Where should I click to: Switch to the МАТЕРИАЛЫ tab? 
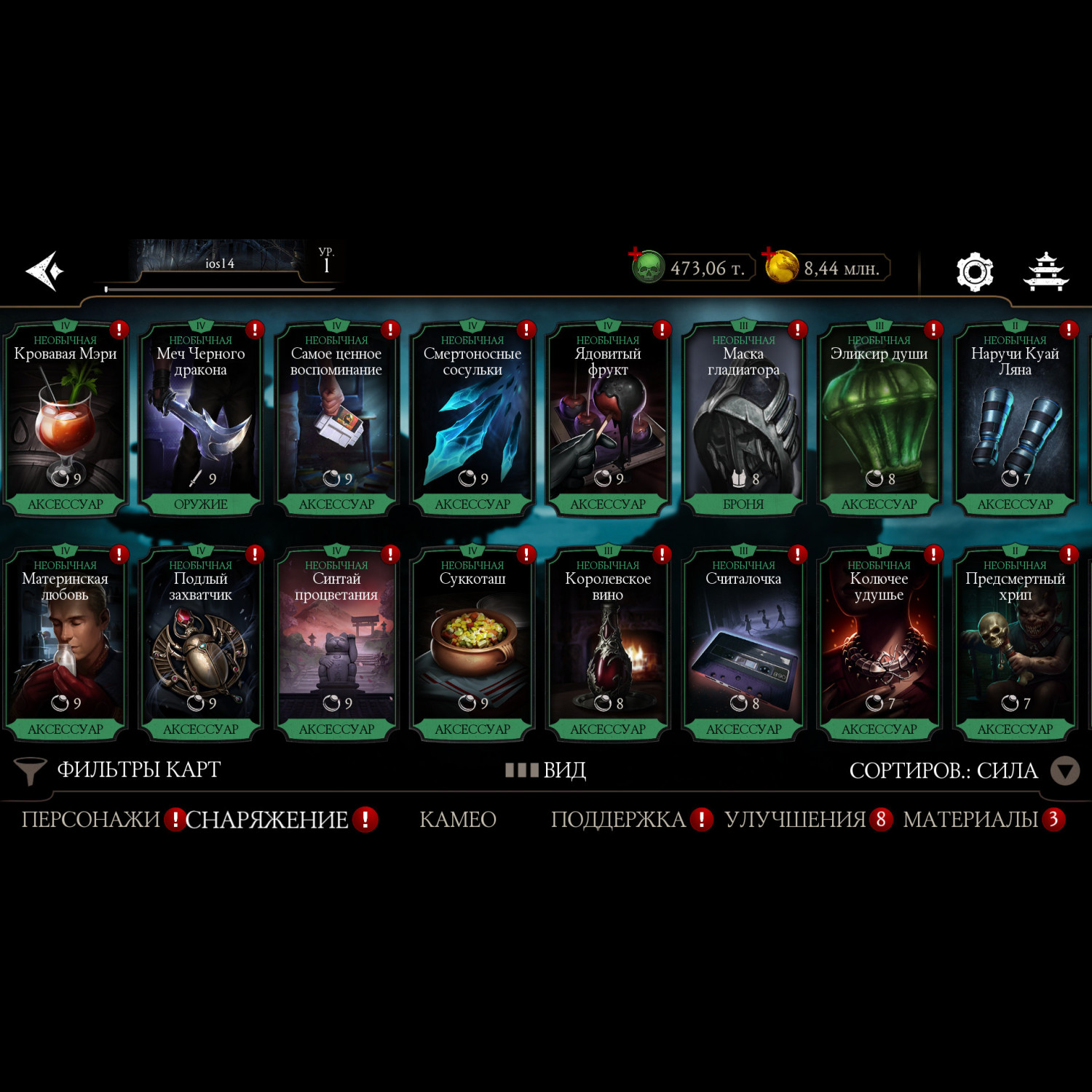point(970,820)
